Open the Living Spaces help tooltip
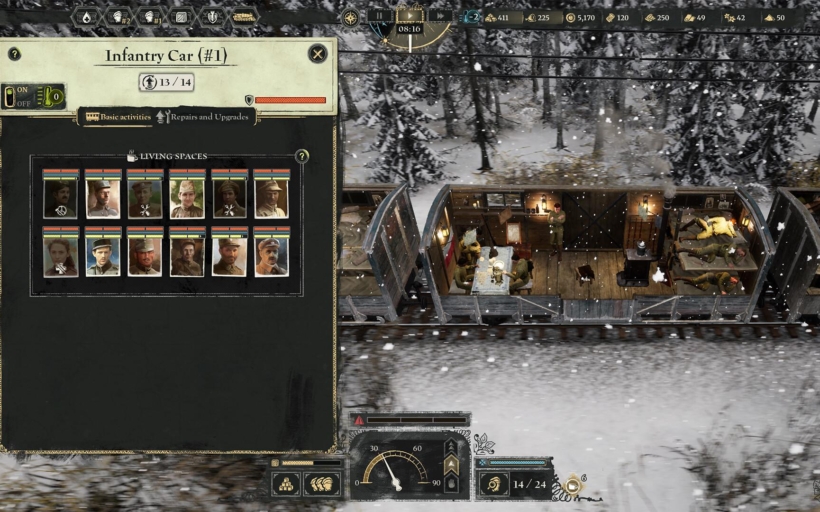Image resolution: width=820 pixels, height=512 pixels. click(x=301, y=156)
